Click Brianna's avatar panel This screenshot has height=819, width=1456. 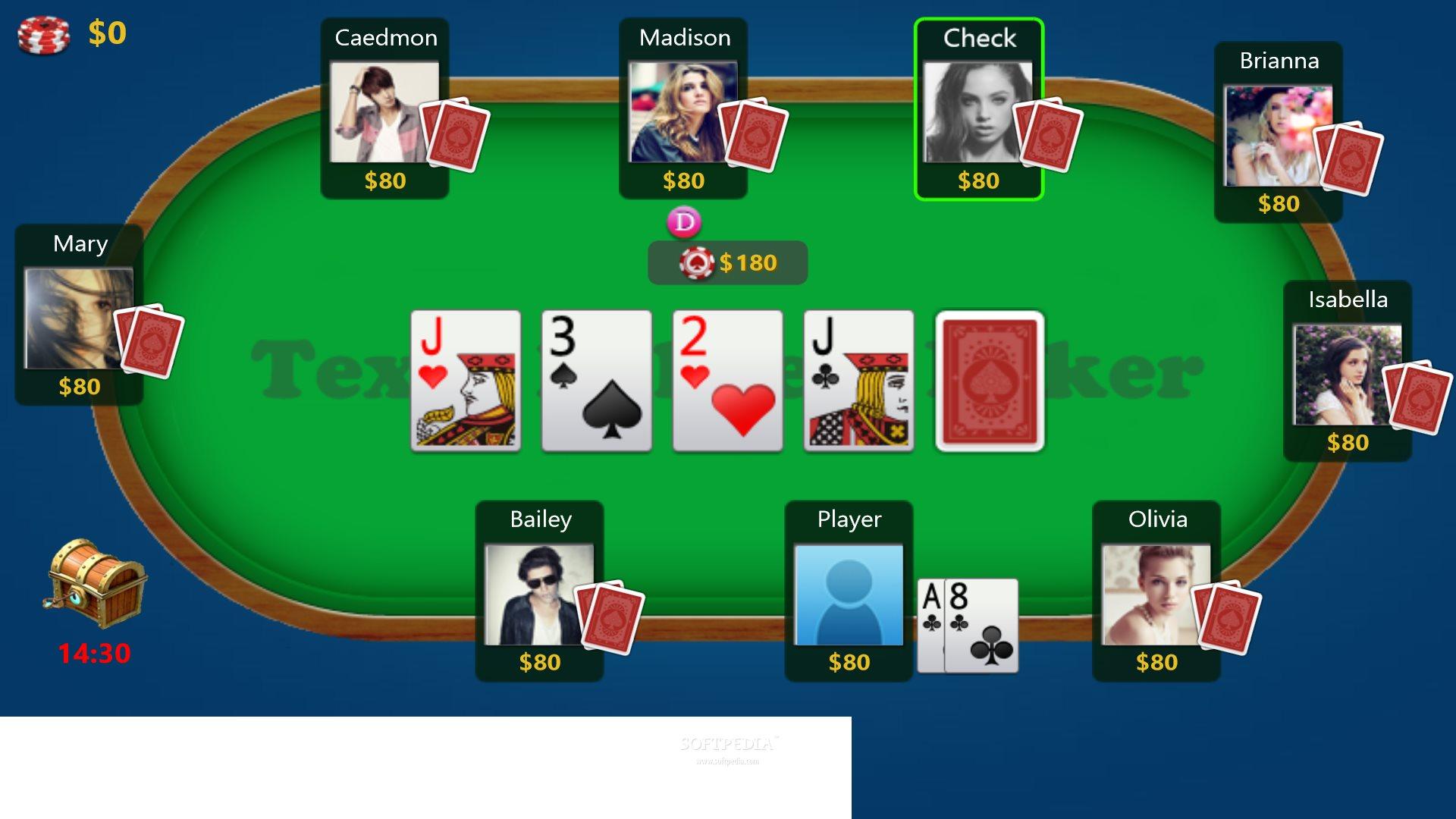[1278, 134]
